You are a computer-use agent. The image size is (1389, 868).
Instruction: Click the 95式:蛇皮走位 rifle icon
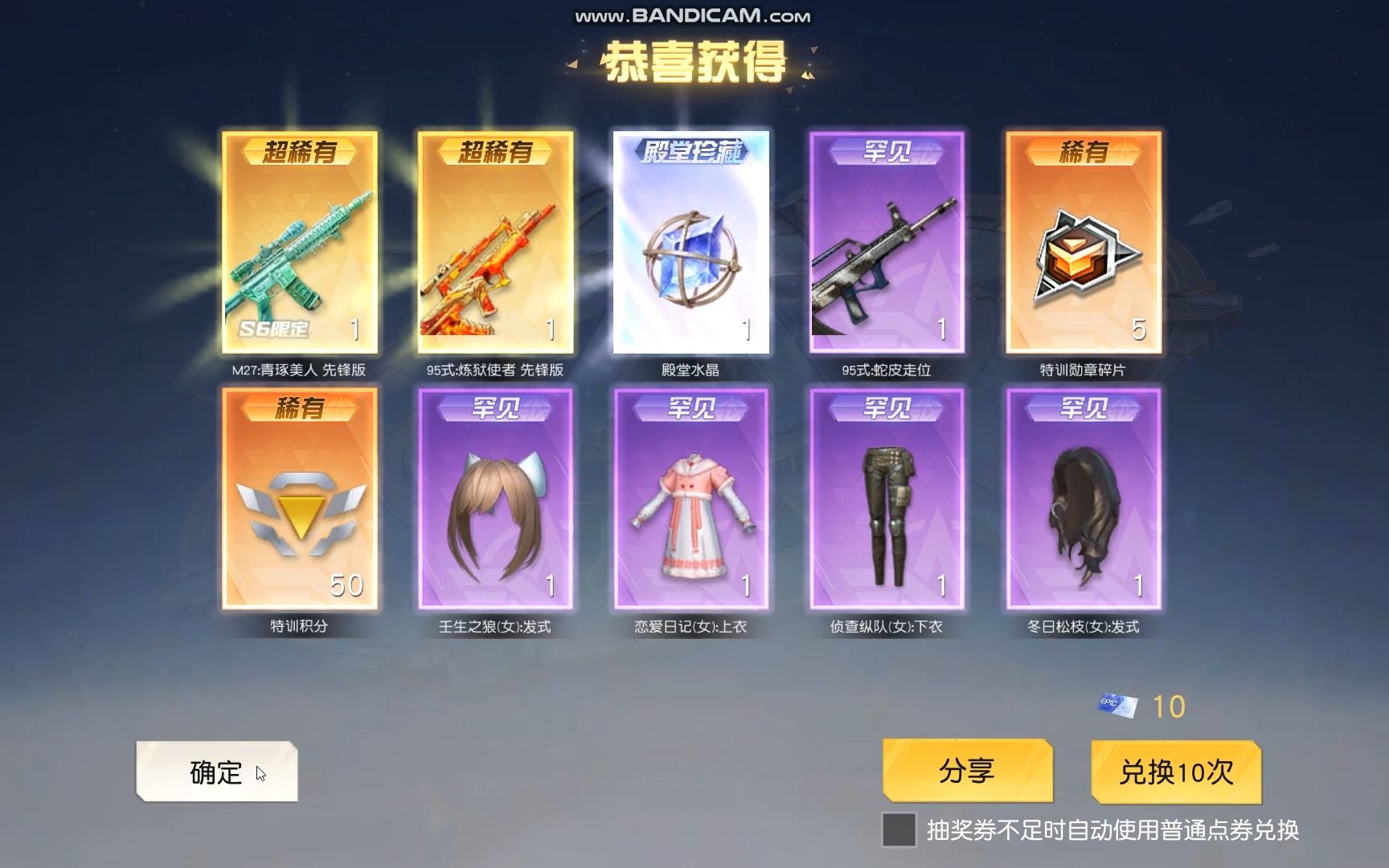pyautogui.click(x=884, y=257)
